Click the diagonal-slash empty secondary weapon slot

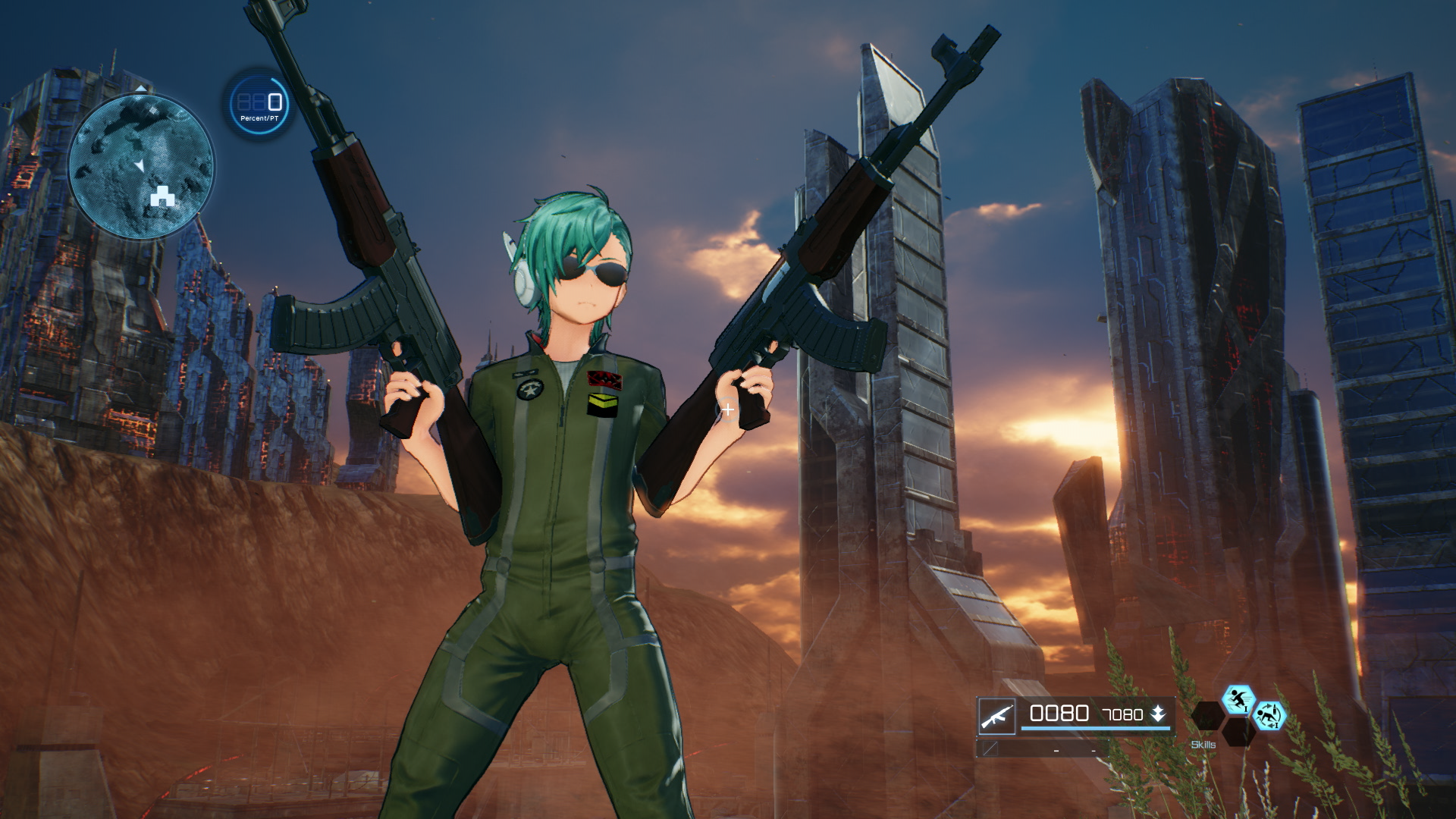pyautogui.click(x=990, y=750)
